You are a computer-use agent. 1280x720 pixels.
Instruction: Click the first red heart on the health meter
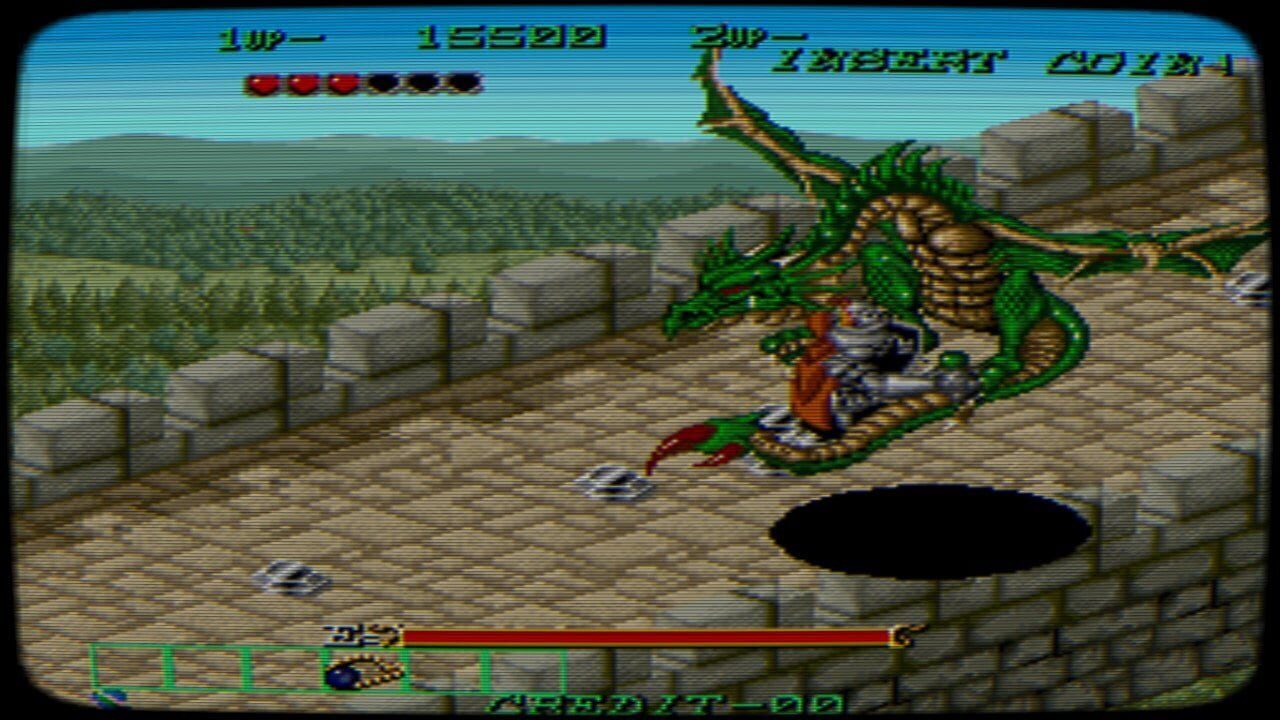(x=262, y=83)
